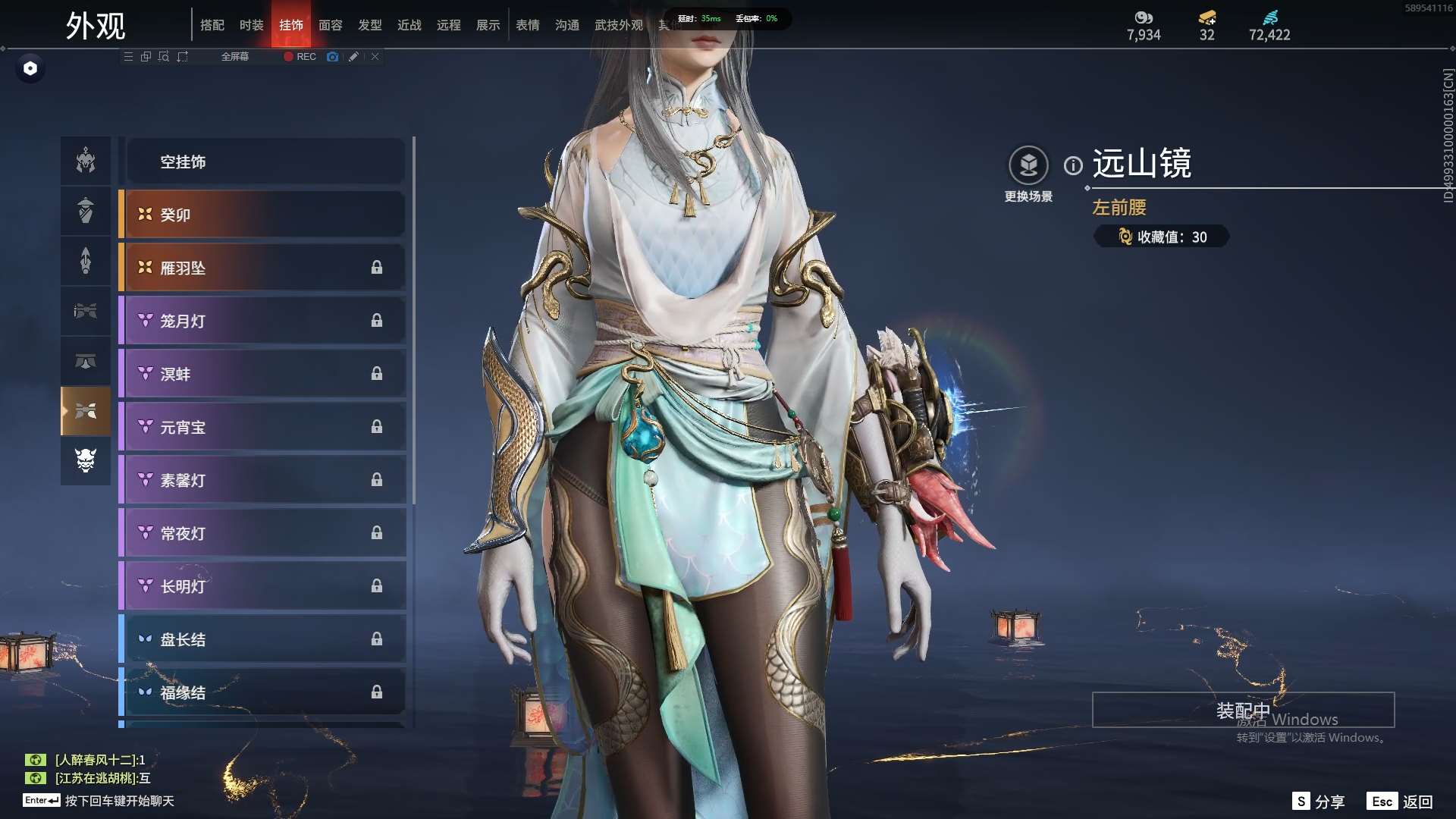Image resolution: width=1456 pixels, height=819 pixels.
Task: Return with the 返回 button
Action: (x=1400, y=802)
